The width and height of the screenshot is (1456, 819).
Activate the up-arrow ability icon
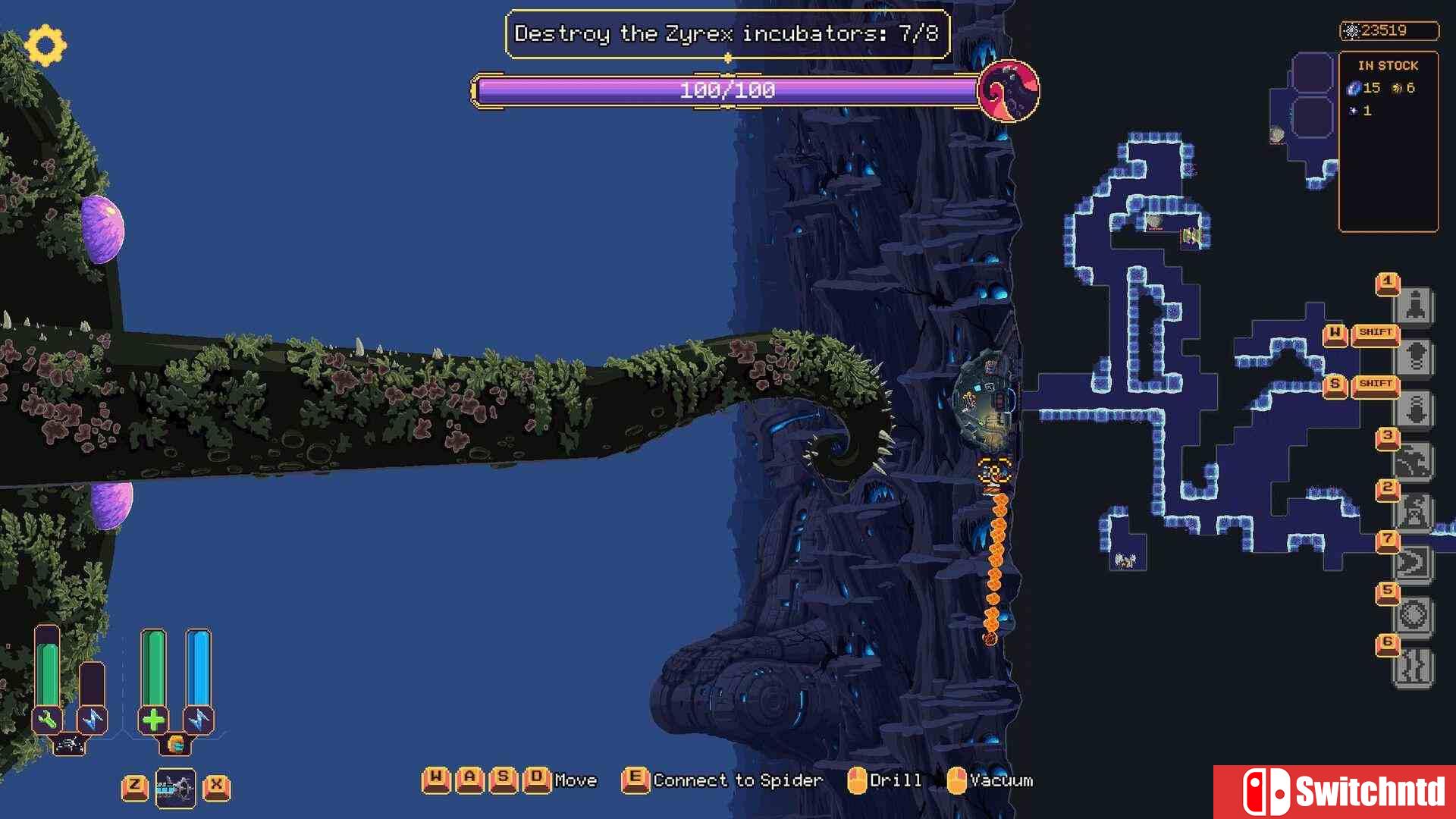tap(1415, 357)
